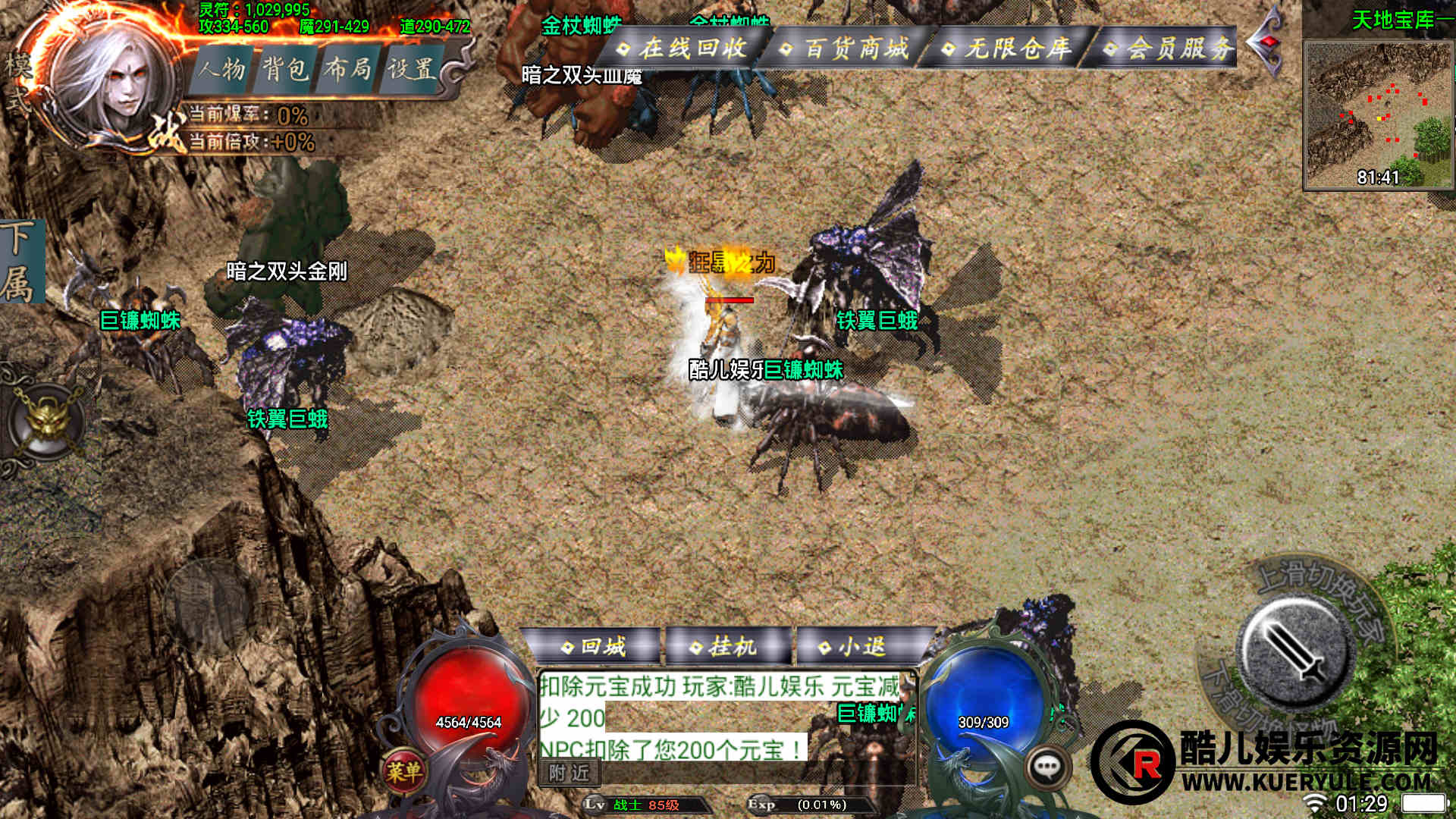Open the 设置 settings menu
Viewport: 1456px width, 819px height.
[411, 70]
